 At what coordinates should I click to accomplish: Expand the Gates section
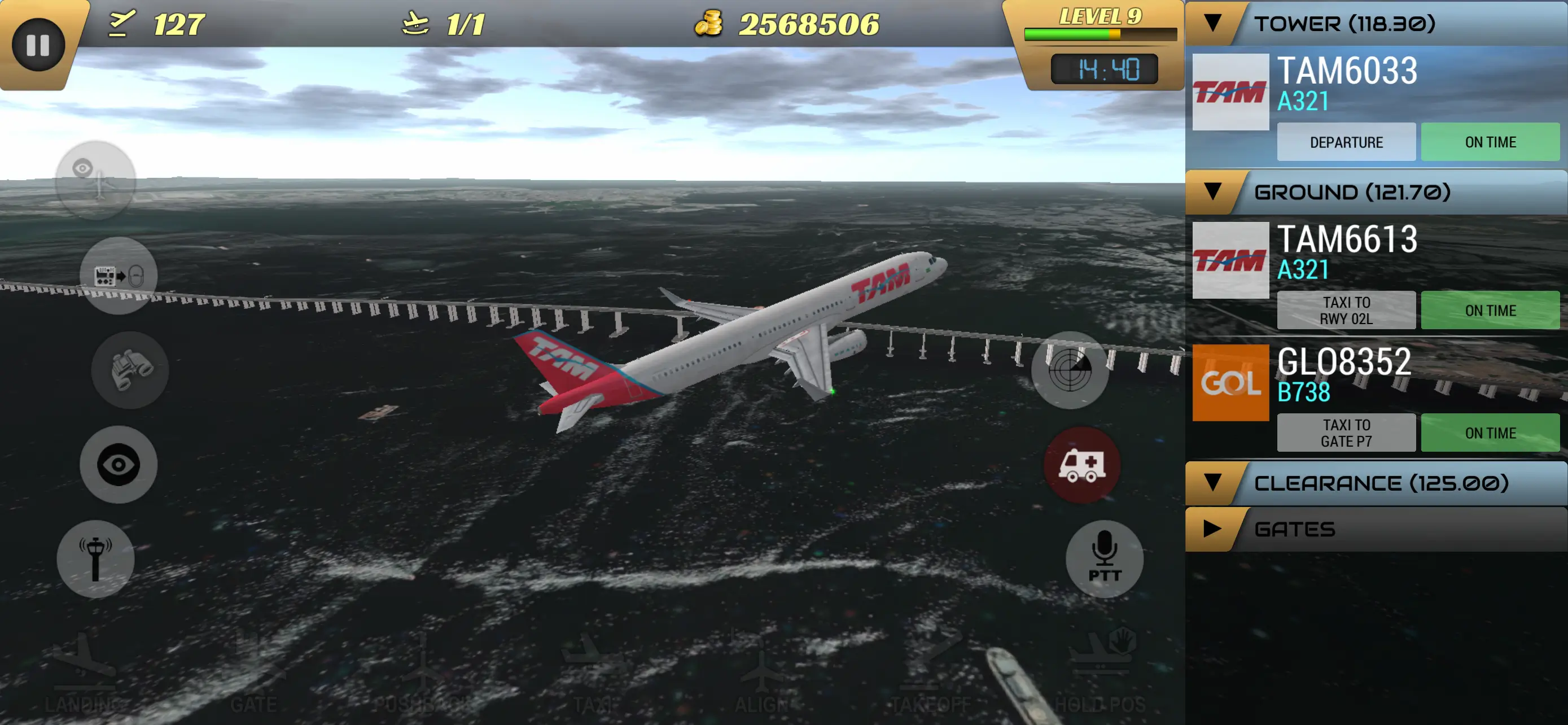(x=1212, y=529)
